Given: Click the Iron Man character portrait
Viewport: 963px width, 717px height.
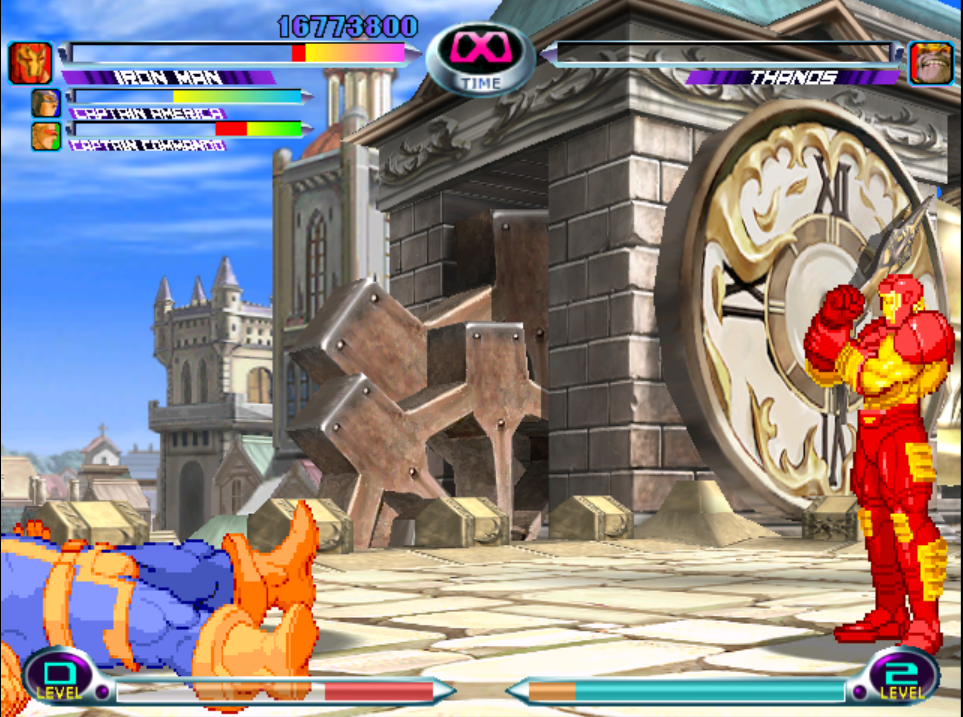Looking at the screenshot, I should [x=30, y=63].
